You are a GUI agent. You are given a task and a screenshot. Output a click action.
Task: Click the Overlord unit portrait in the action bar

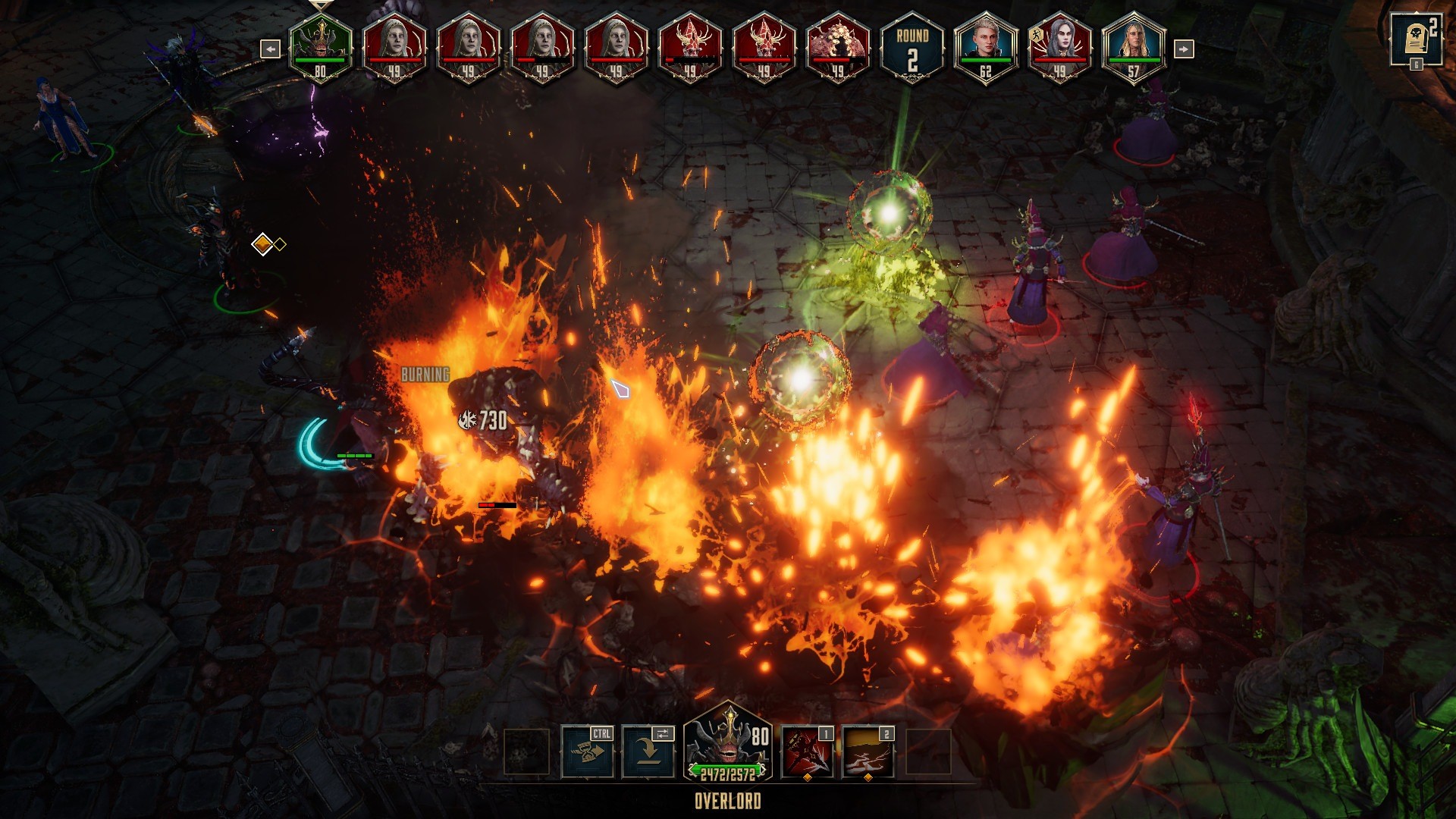[727, 745]
